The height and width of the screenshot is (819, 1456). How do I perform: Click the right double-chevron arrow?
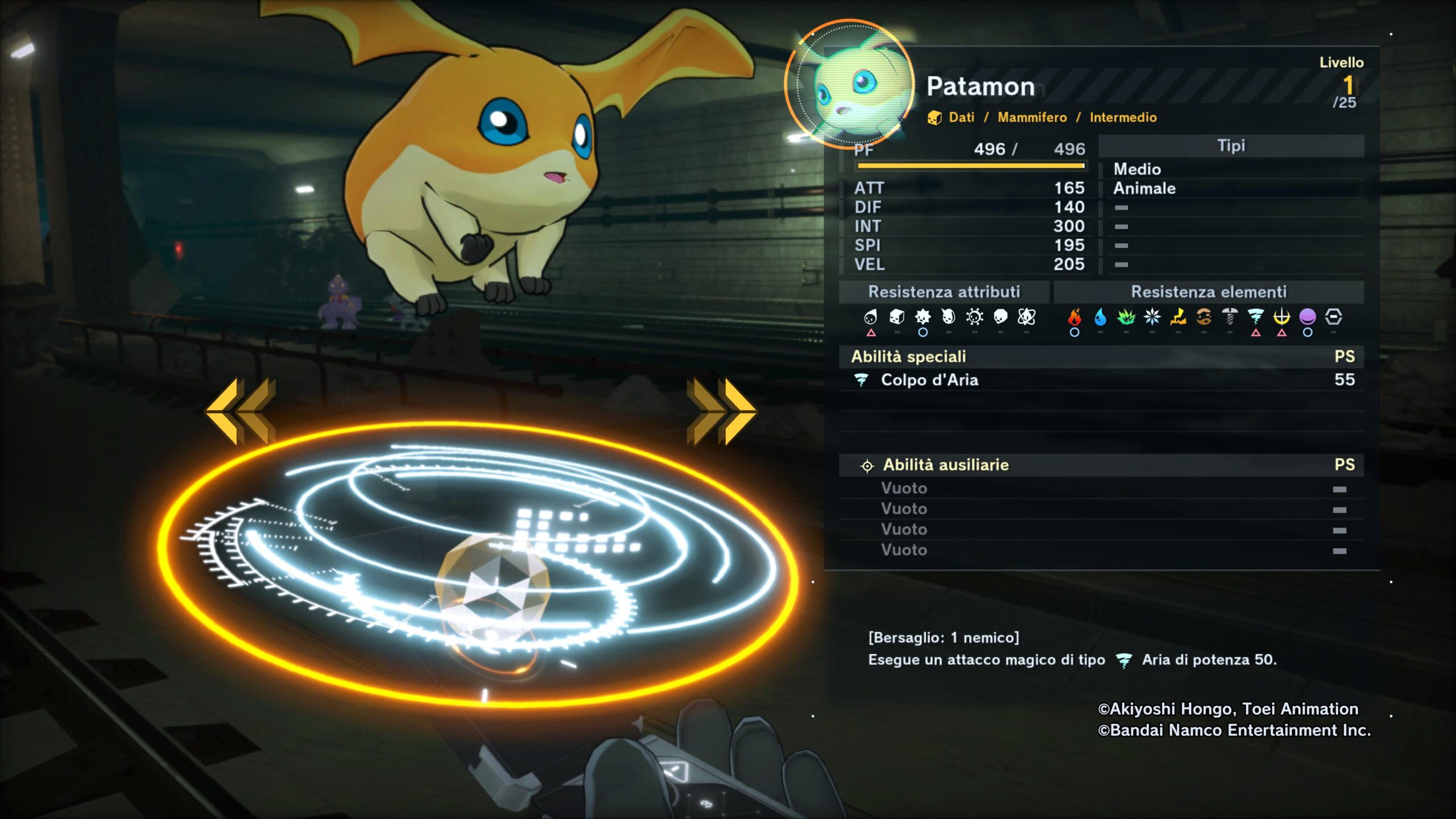pyautogui.click(x=721, y=411)
